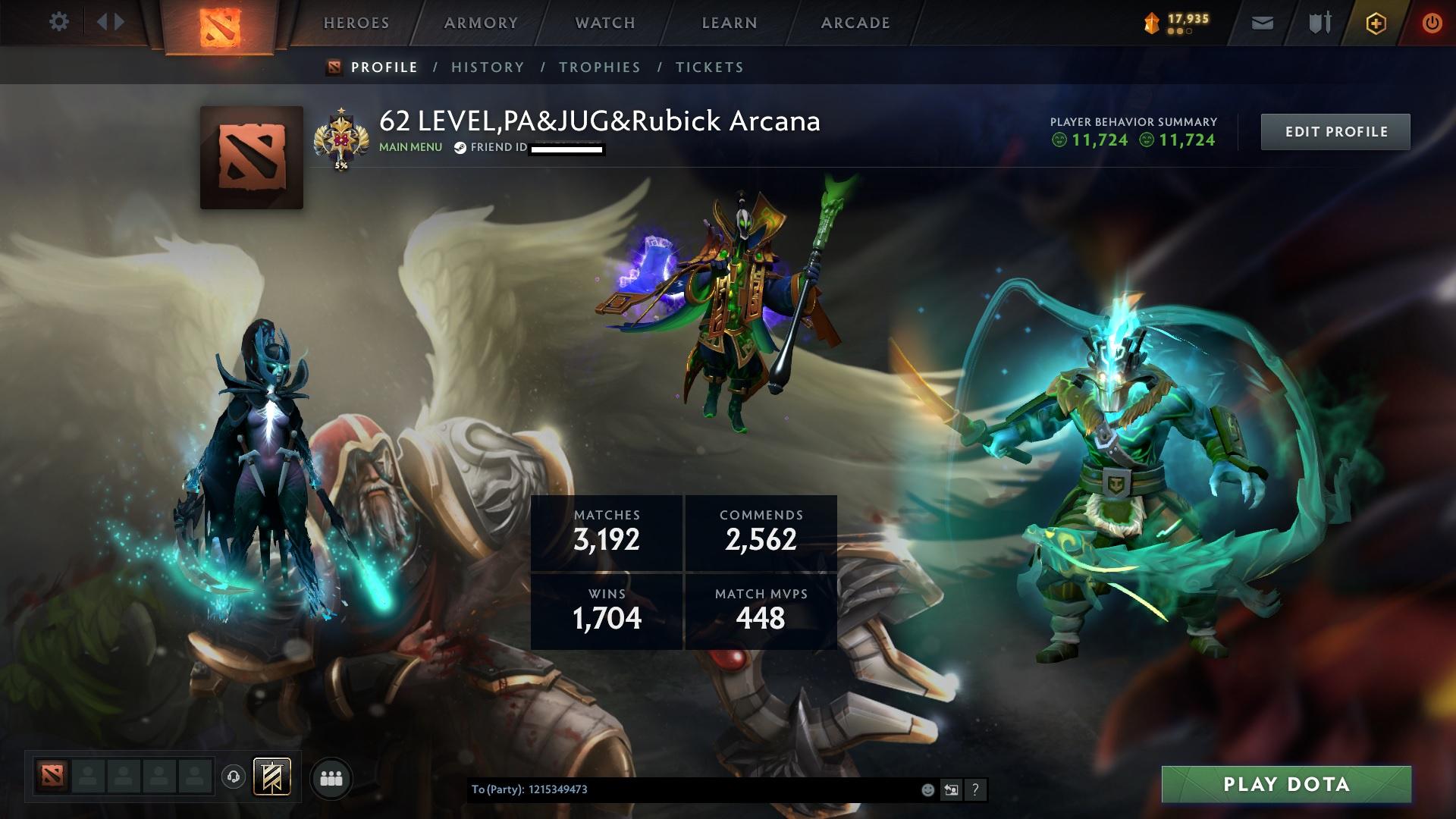This screenshot has width=1456, height=819.
Task: Click the red power button icon
Action: (1432, 23)
